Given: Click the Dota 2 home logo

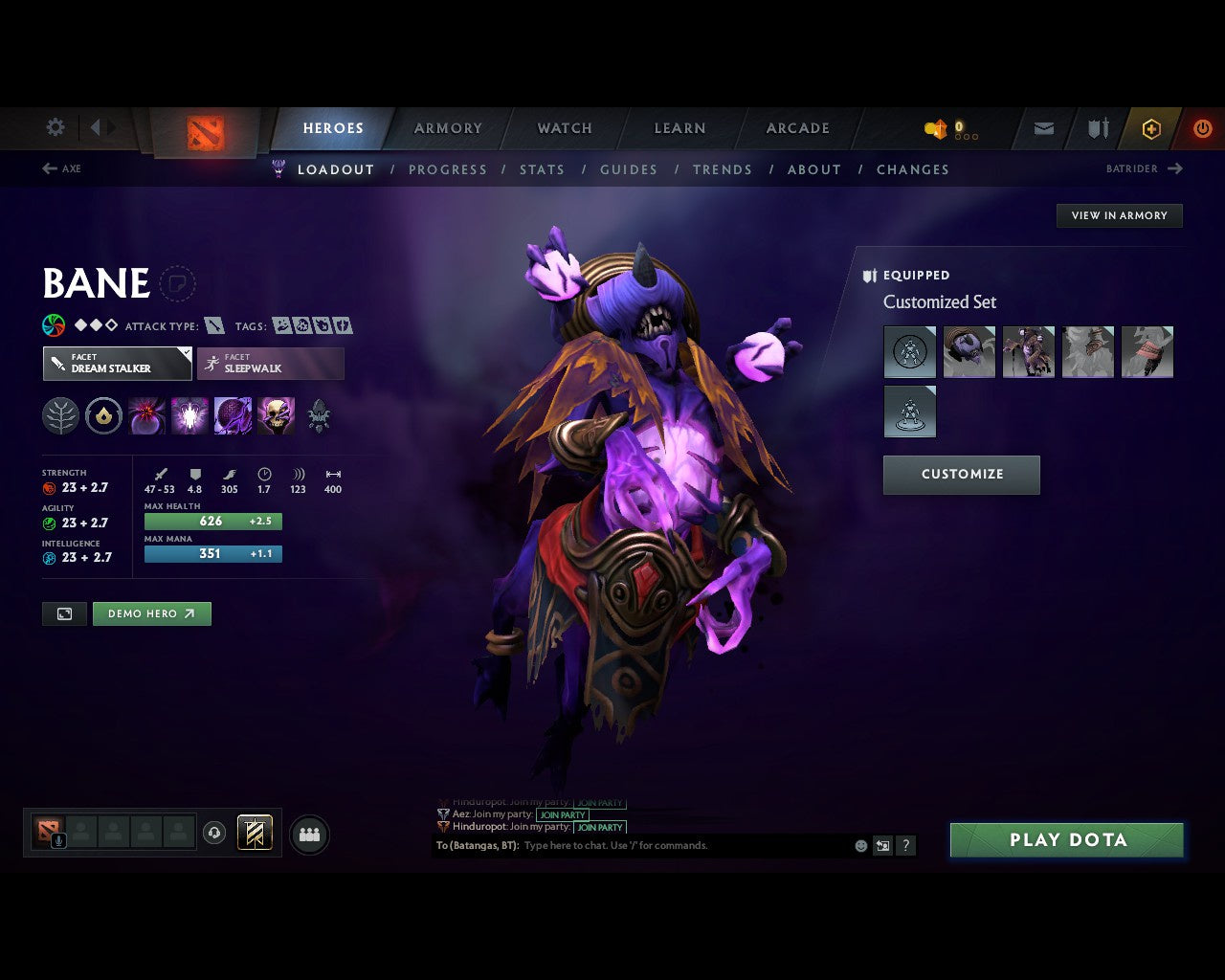Looking at the screenshot, I should (204, 133).
